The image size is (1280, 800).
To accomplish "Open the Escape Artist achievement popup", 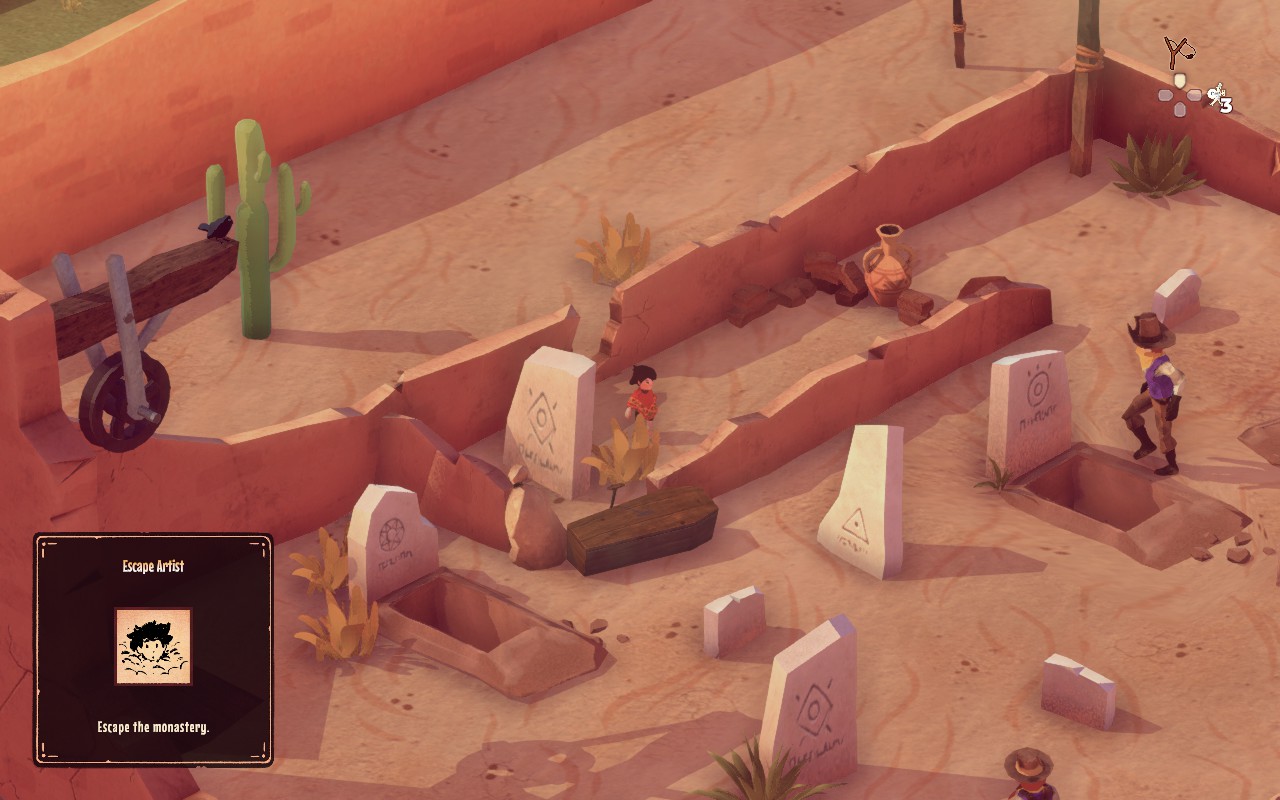I will pos(153,650).
